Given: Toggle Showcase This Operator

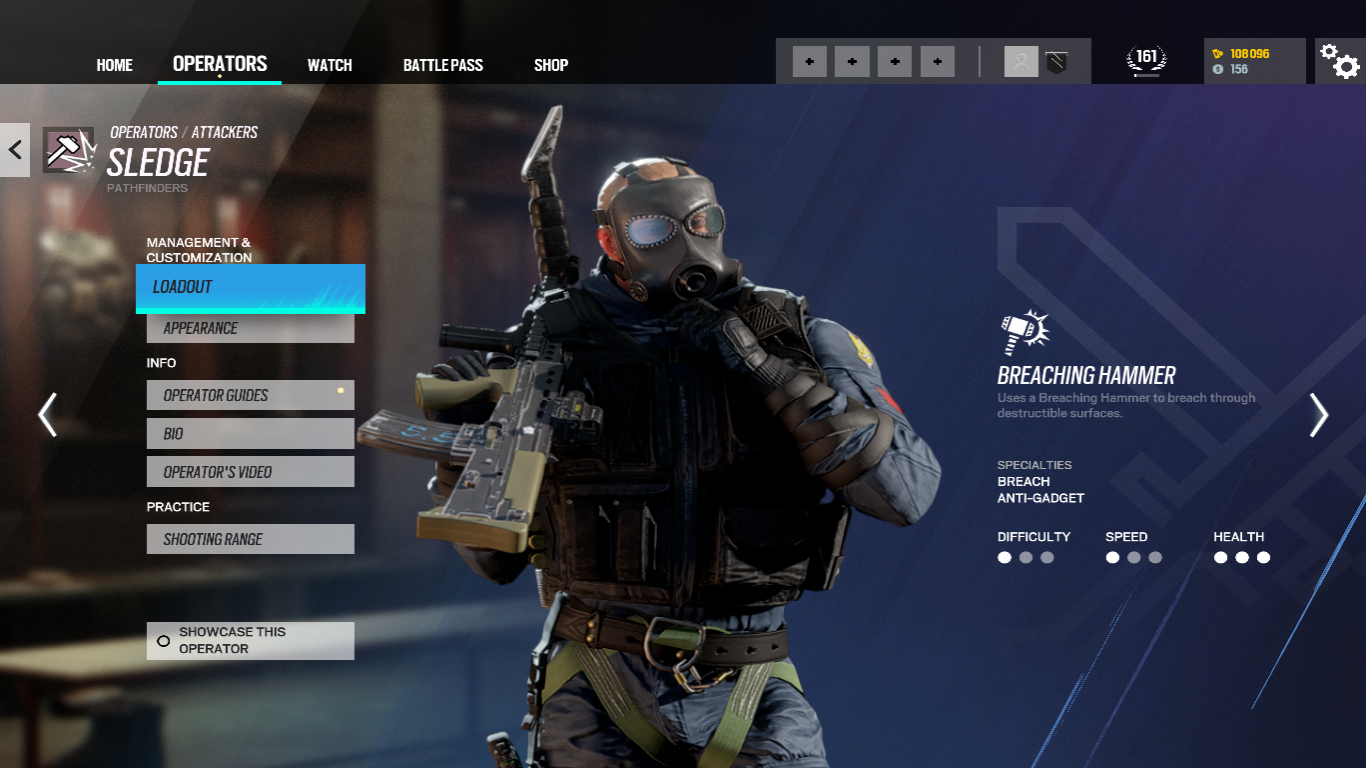Looking at the screenshot, I should (250, 641).
